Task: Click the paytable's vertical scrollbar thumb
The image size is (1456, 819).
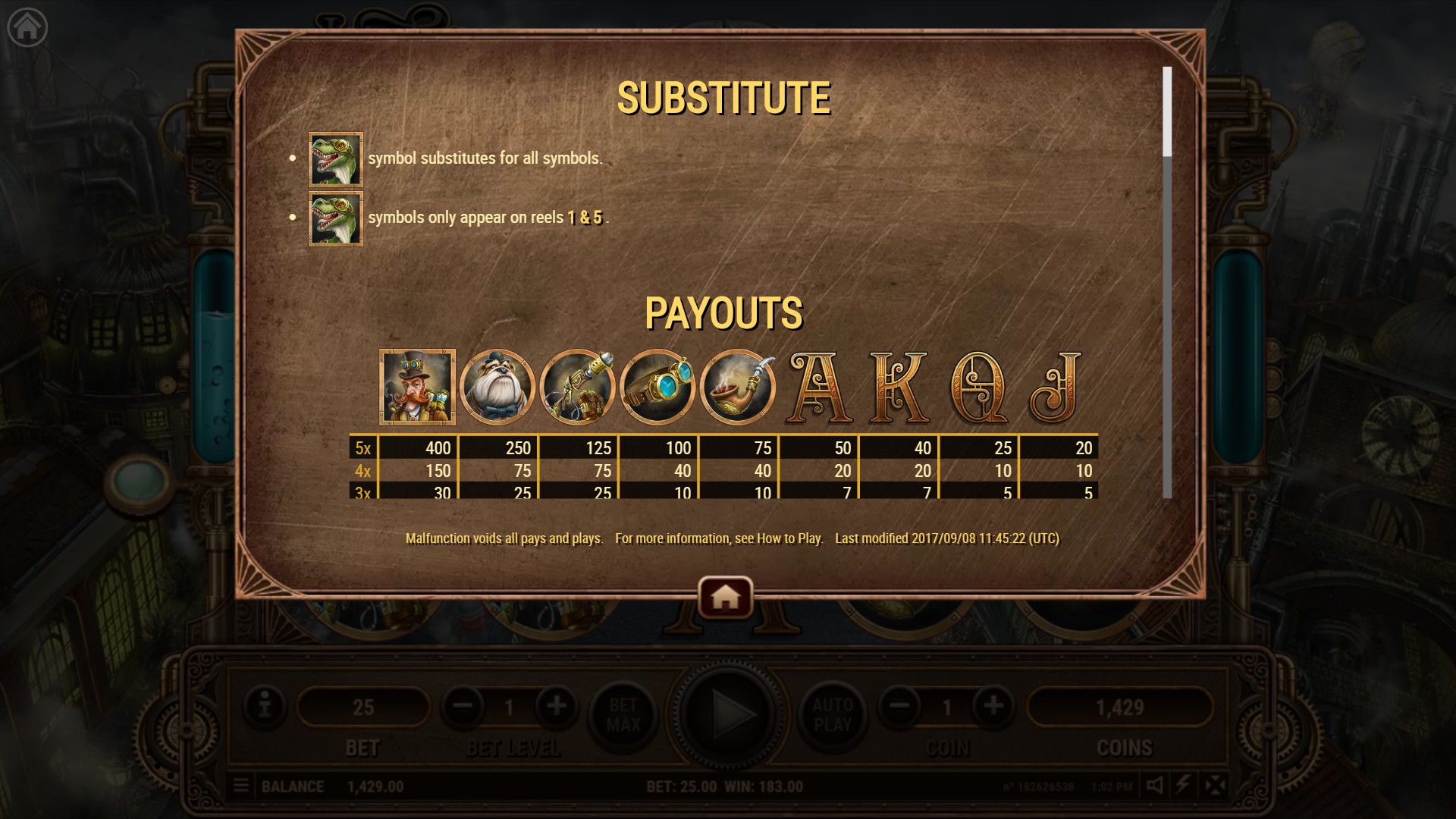Action: click(1167, 111)
